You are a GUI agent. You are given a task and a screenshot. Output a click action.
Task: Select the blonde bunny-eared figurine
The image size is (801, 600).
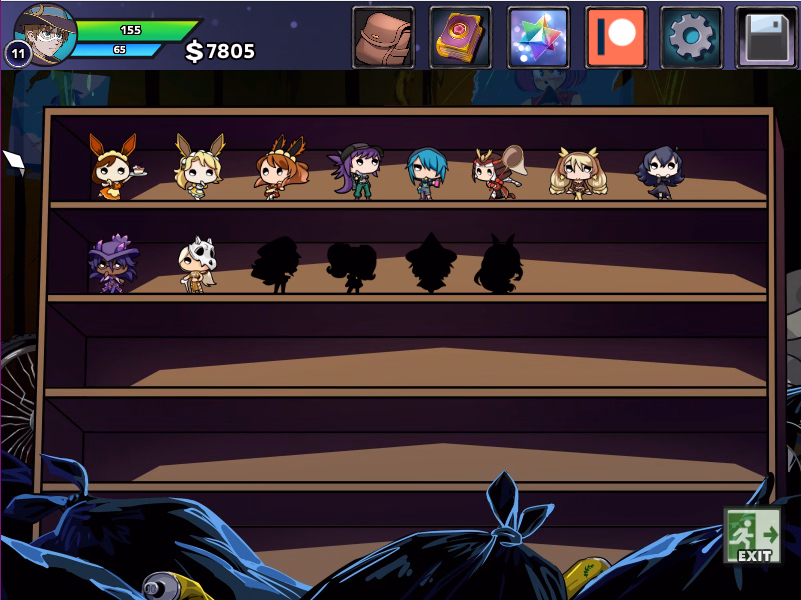(198, 164)
